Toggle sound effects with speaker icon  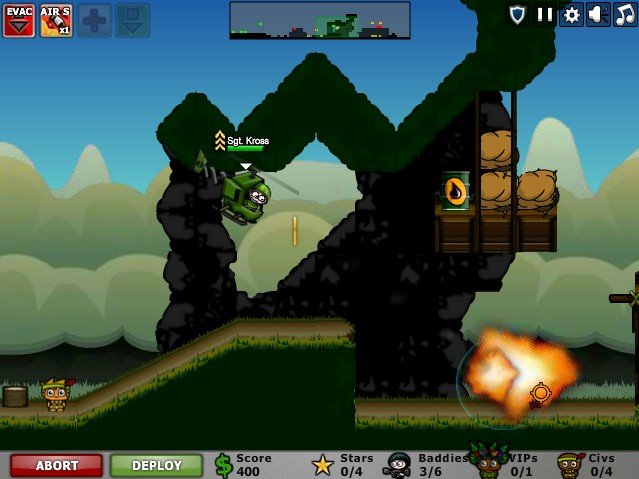click(598, 15)
